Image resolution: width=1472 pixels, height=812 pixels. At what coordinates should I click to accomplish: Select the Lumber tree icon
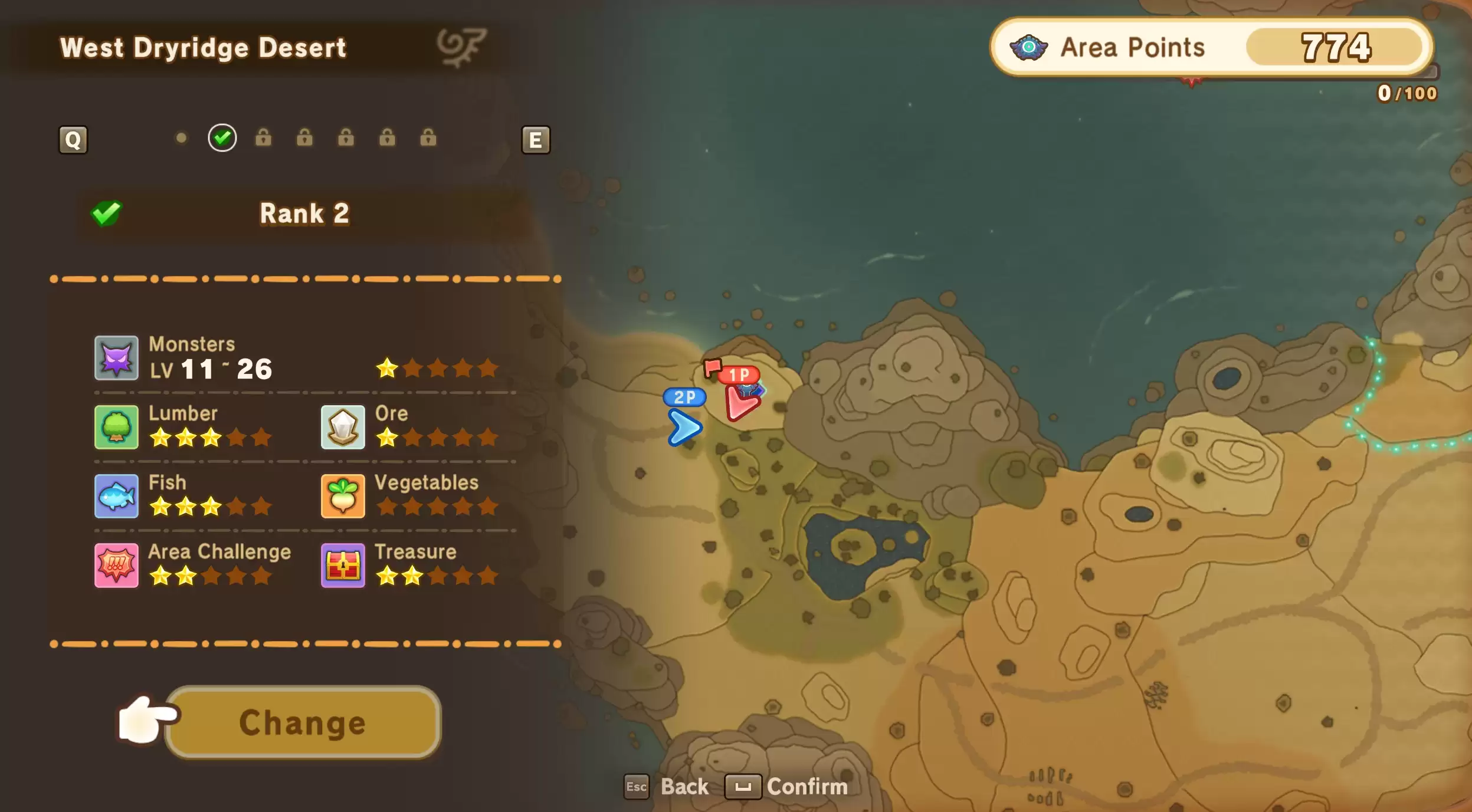click(x=116, y=426)
